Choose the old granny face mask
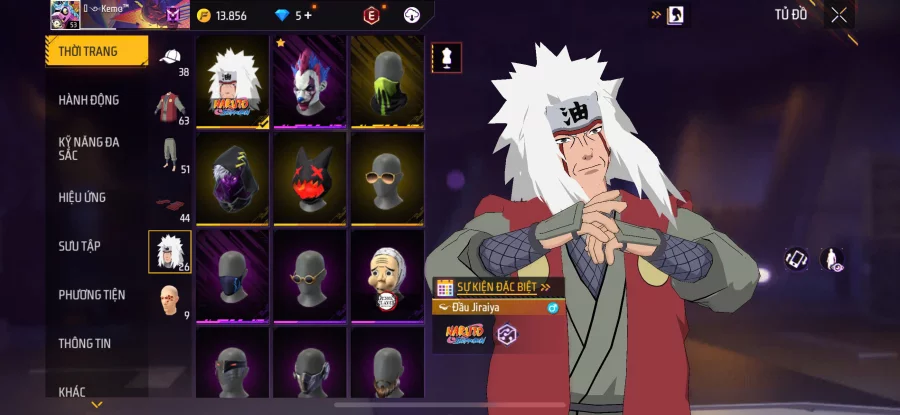 [x=386, y=274]
